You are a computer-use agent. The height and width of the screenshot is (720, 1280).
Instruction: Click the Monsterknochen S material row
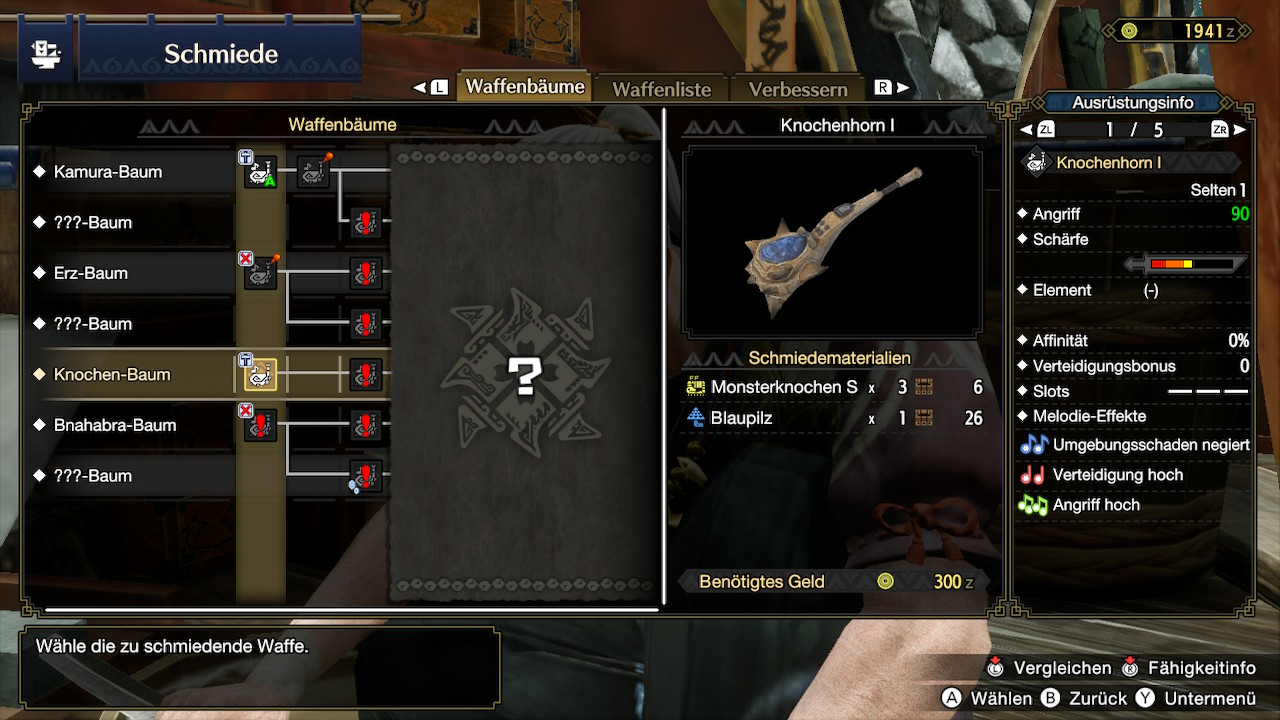[834, 388]
